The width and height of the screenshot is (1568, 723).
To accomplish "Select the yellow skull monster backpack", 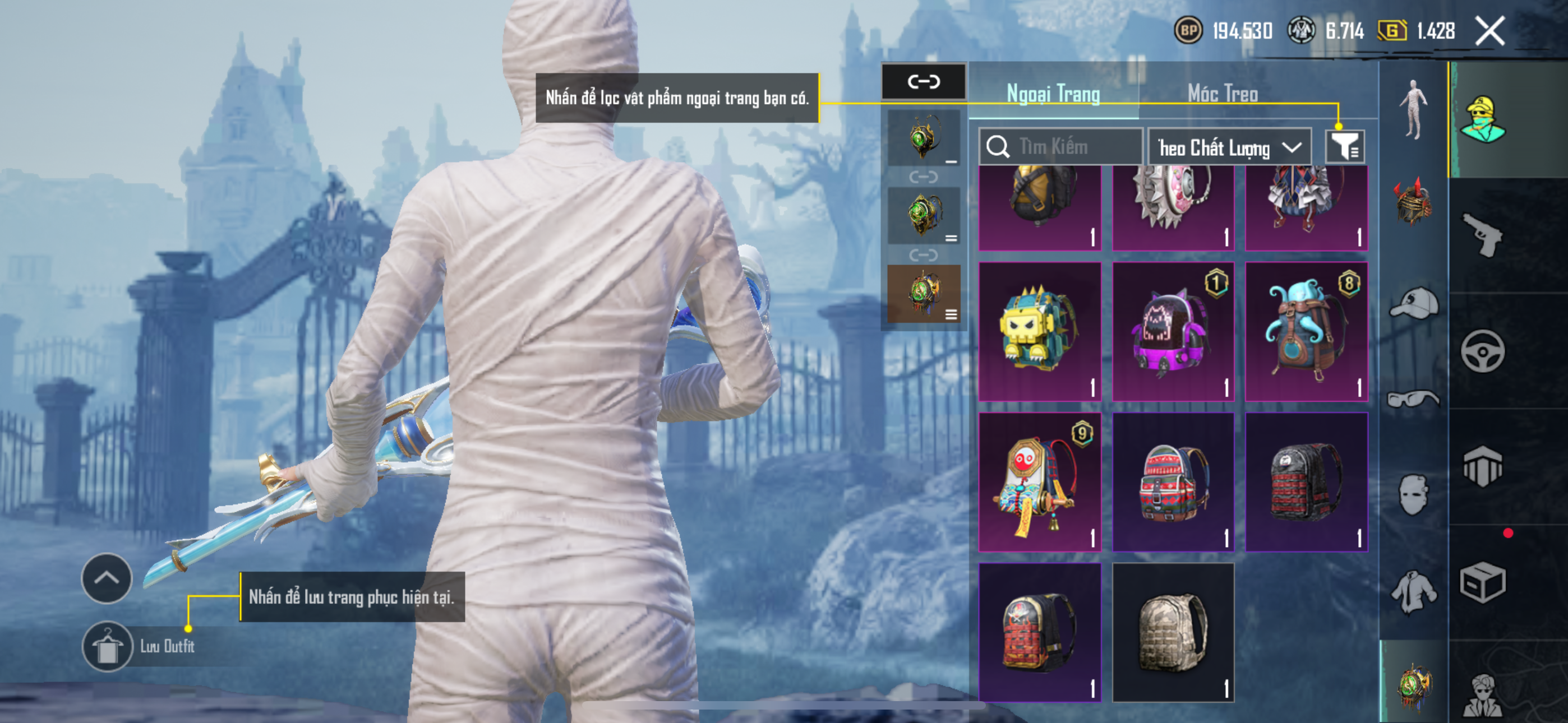I will coord(1039,331).
